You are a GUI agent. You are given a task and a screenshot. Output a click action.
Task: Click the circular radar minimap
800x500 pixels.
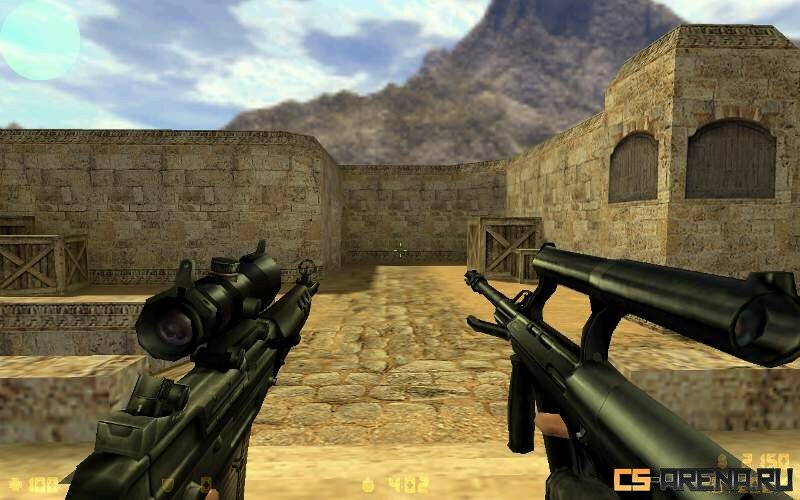(39, 40)
